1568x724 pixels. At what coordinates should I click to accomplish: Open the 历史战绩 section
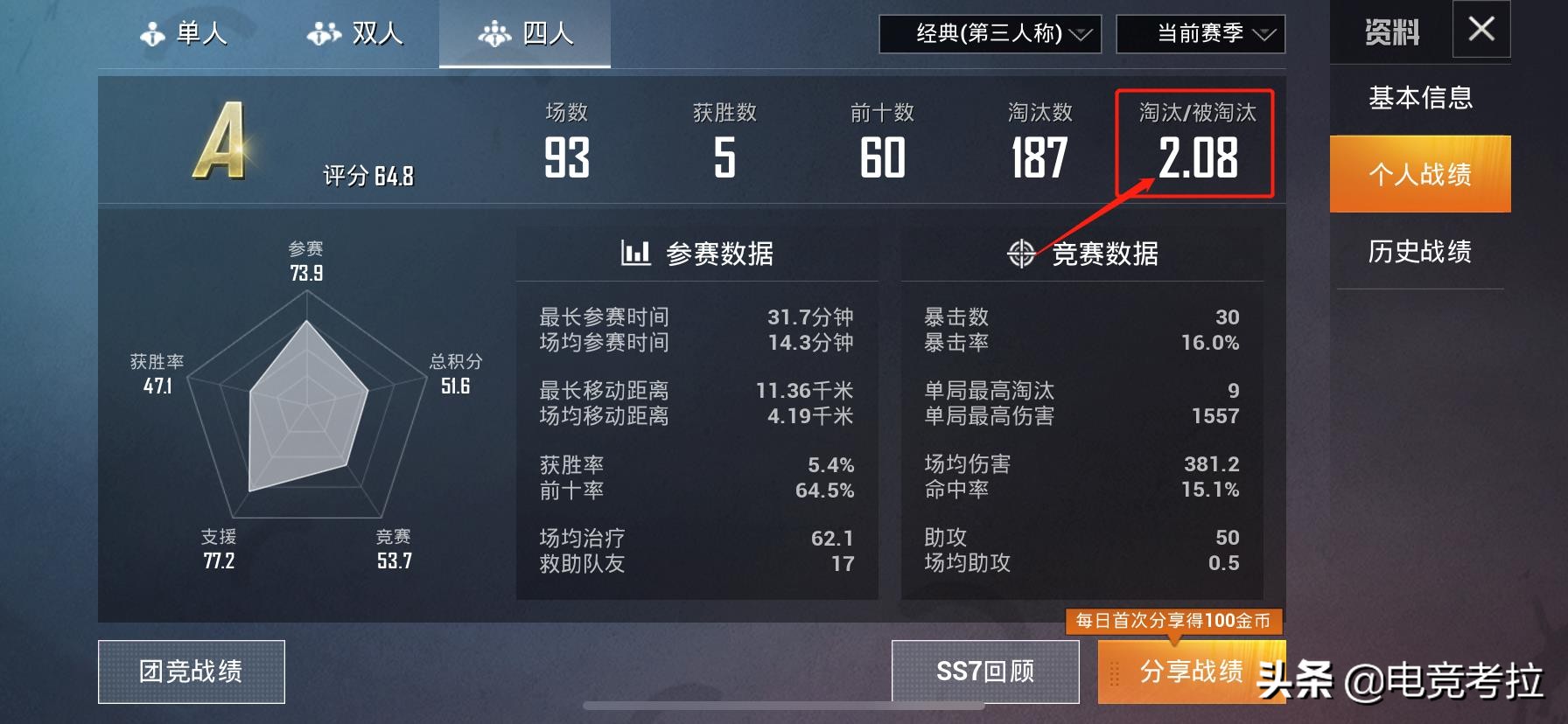click(x=1419, y=252)
